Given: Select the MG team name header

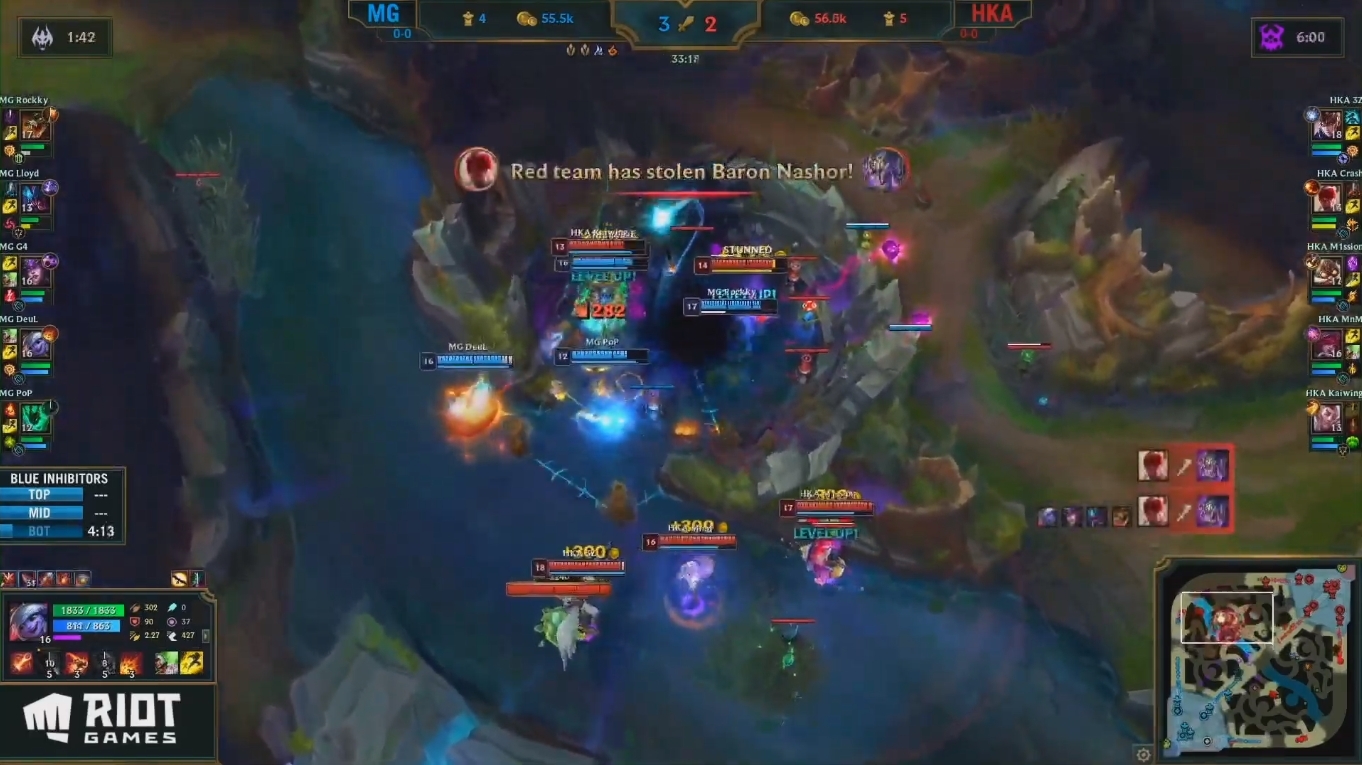Looking at the screenshot, I should 383,14.
